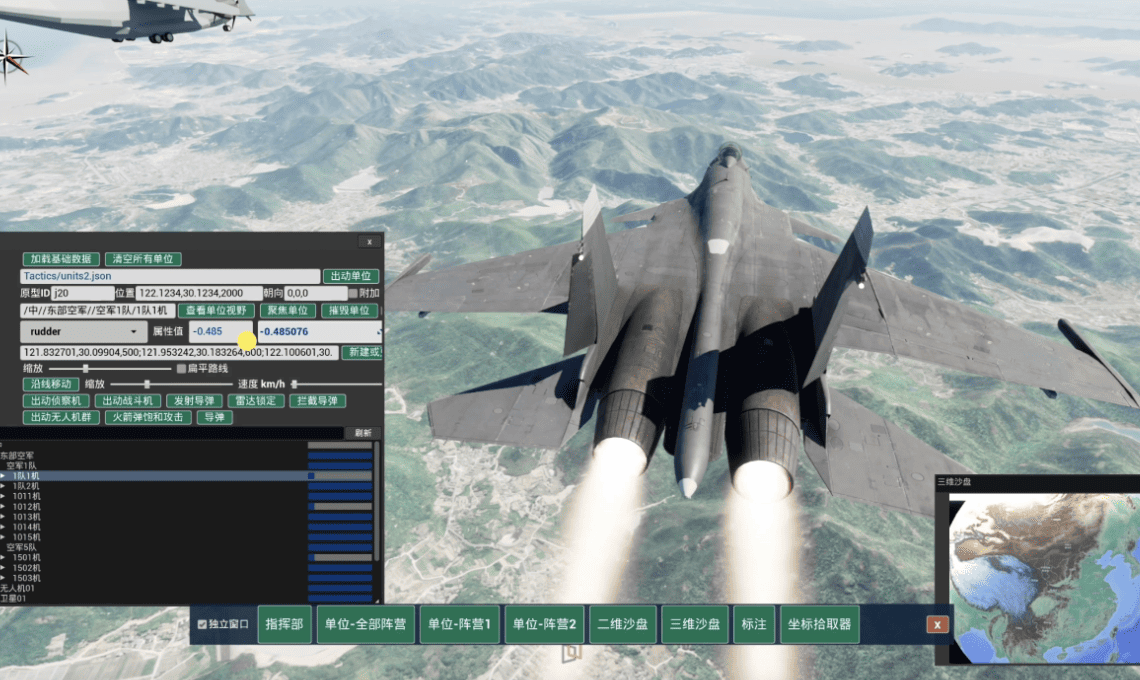View unit vision via 查看单位视野
This screenshot has width=1140, height=680.
215,311
